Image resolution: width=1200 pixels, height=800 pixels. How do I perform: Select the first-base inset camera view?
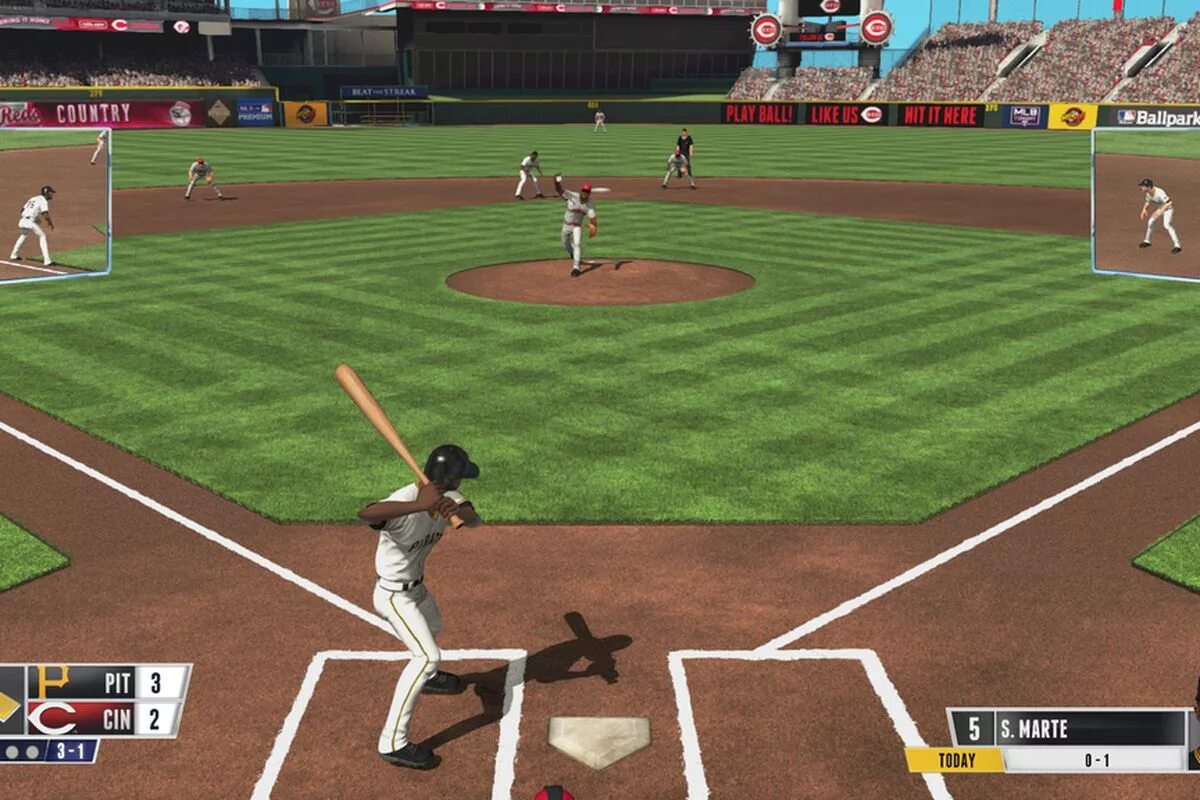click(1146, 203)
